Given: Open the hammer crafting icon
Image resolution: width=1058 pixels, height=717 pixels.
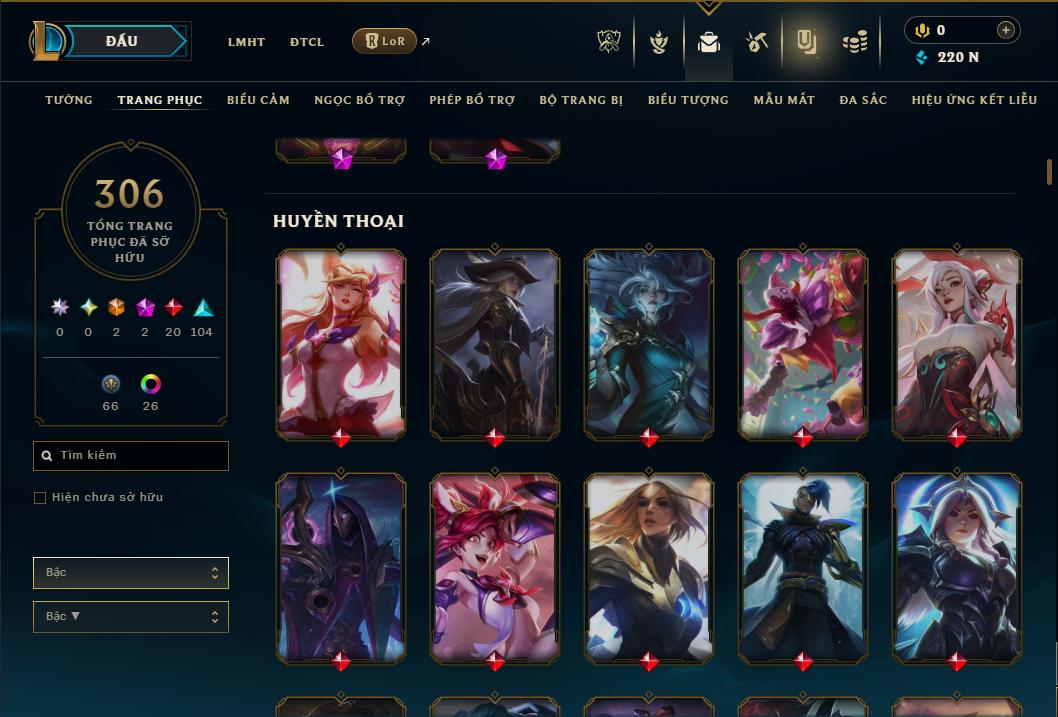Looking at the screenshot, I should pos(757,42).
